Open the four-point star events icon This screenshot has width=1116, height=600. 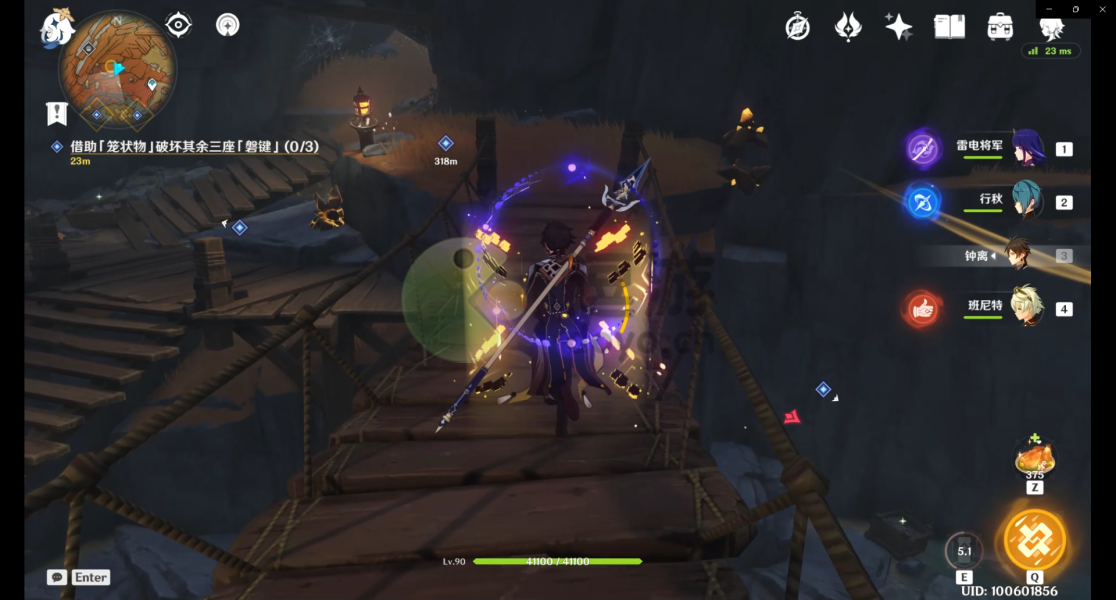898,27
